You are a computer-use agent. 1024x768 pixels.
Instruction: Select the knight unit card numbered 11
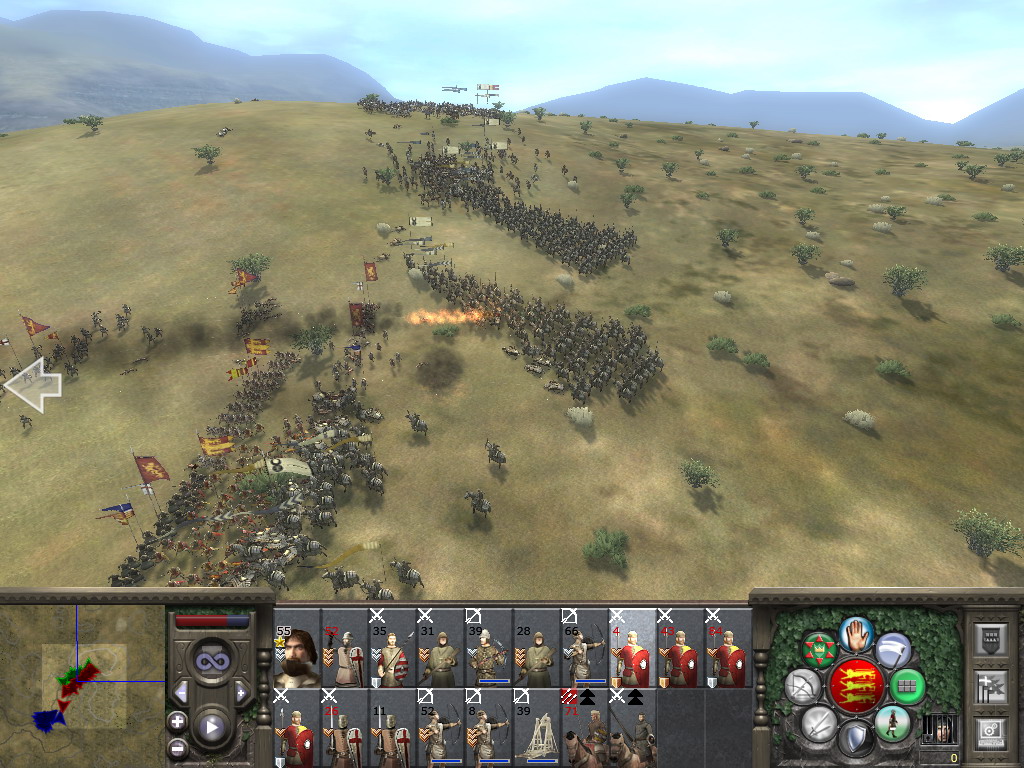pyautogui.click(x=392, y=729)
